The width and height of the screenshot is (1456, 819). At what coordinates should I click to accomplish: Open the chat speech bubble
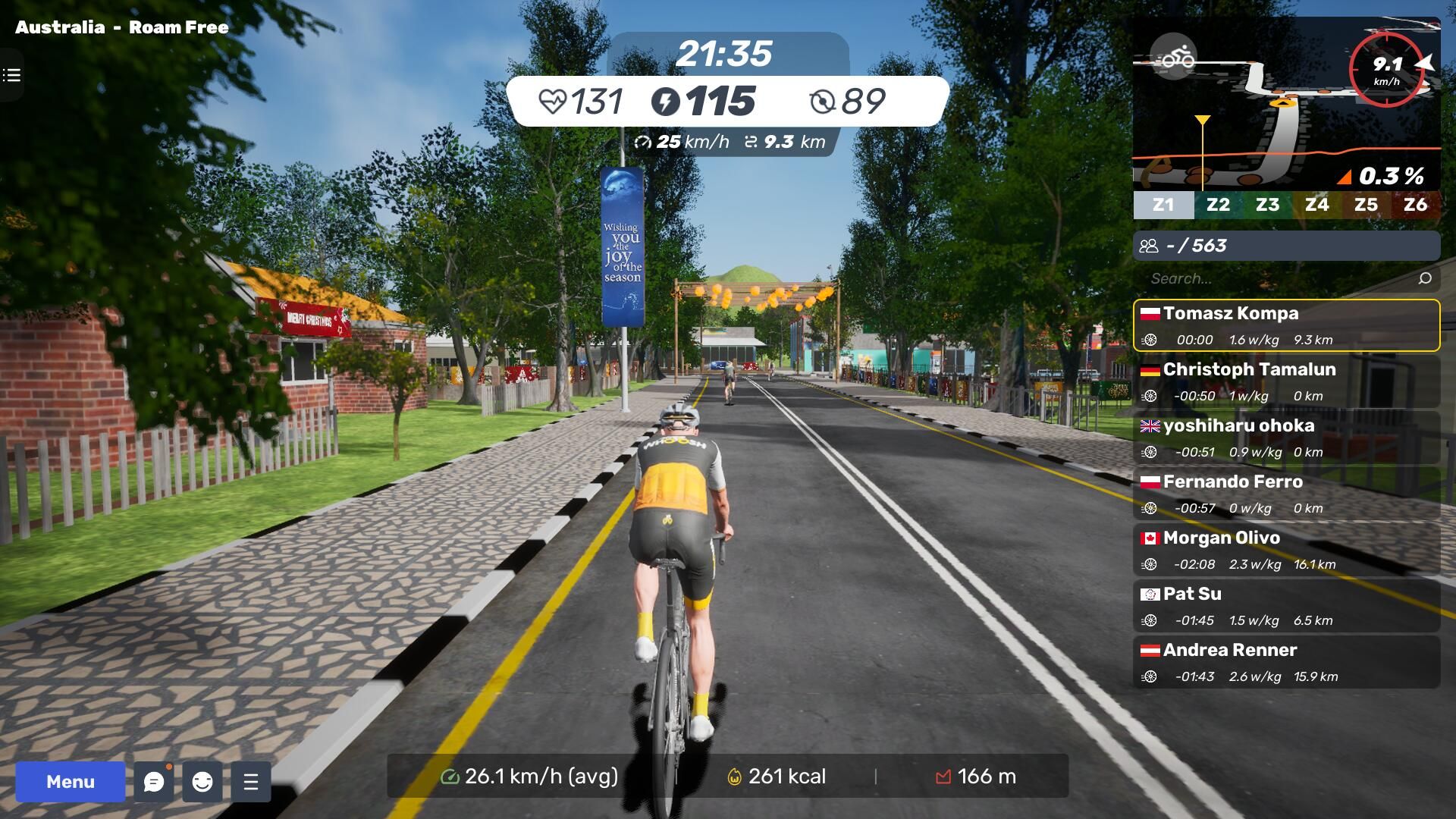(x=154, y=782)
